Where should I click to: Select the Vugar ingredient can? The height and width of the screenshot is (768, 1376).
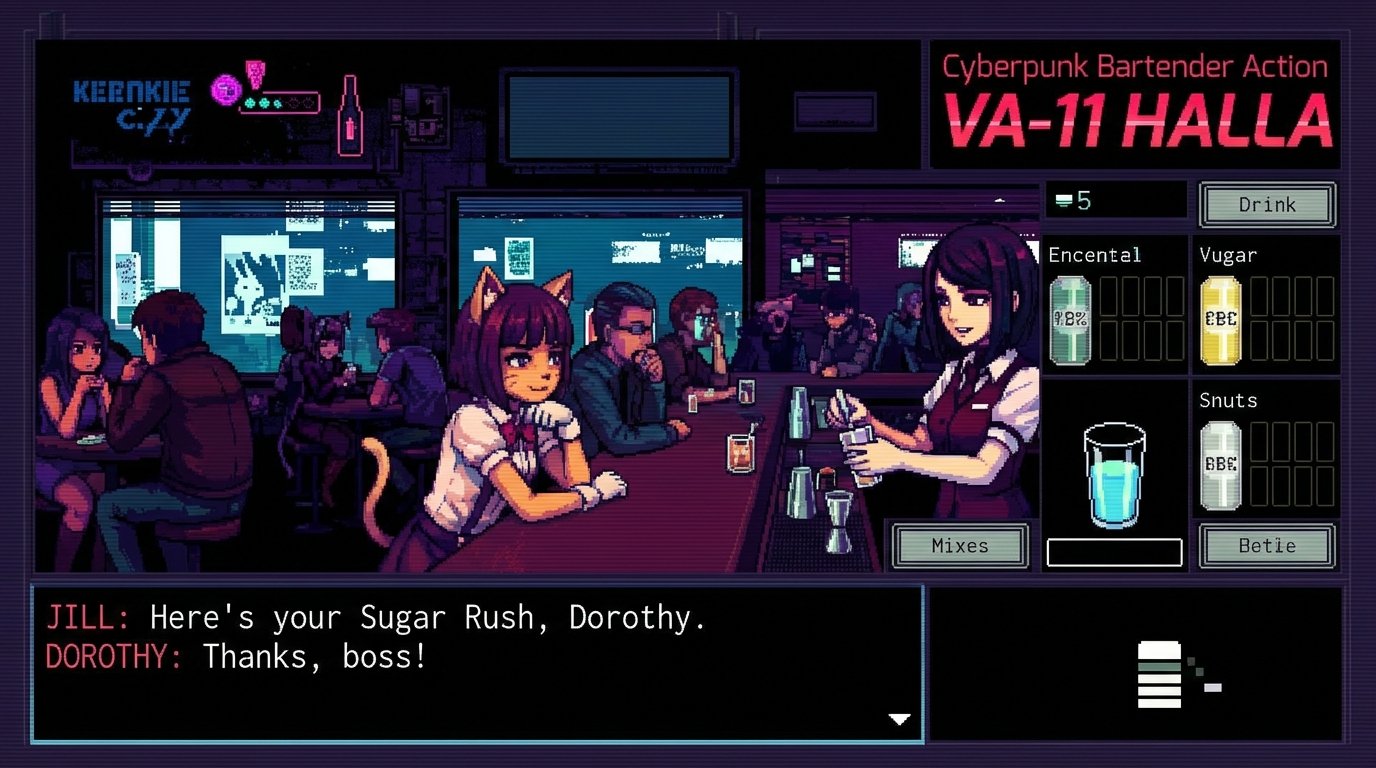pyautogui.click(x=1221, y=318)
